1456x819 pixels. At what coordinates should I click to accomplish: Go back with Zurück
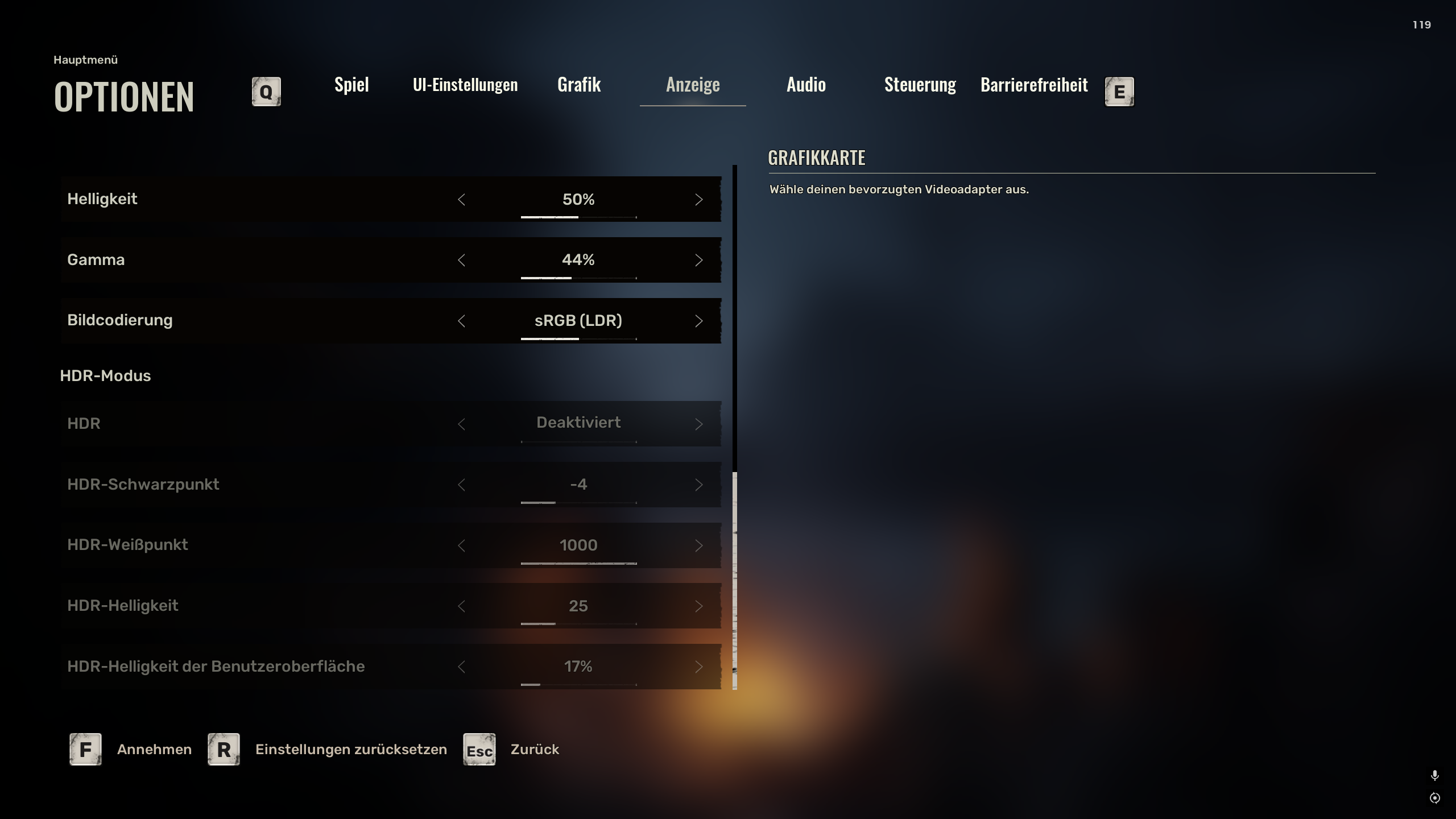[535, 749]
